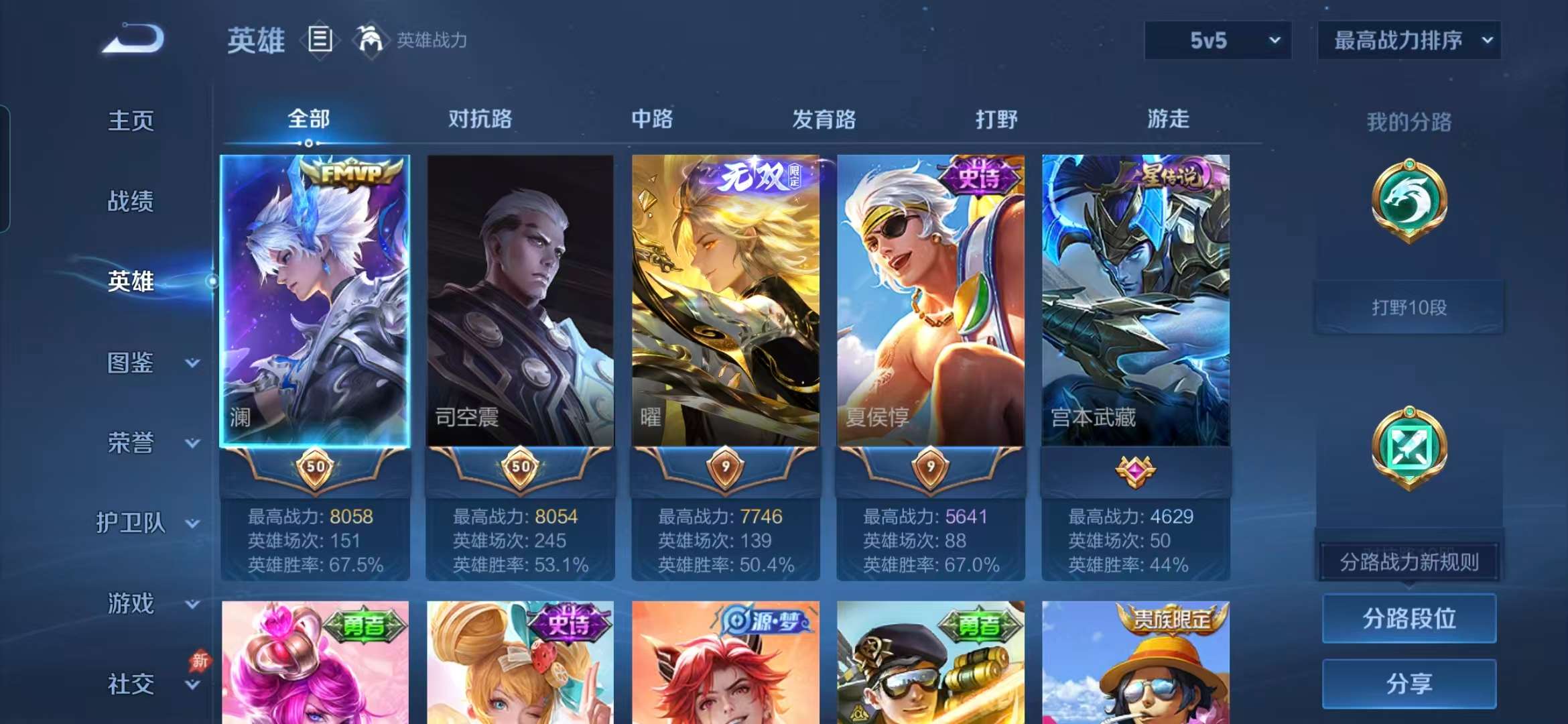The image size is (1568, 724).
Task: Select the 打野10段 jungle rank badge
Action: 1409,306
